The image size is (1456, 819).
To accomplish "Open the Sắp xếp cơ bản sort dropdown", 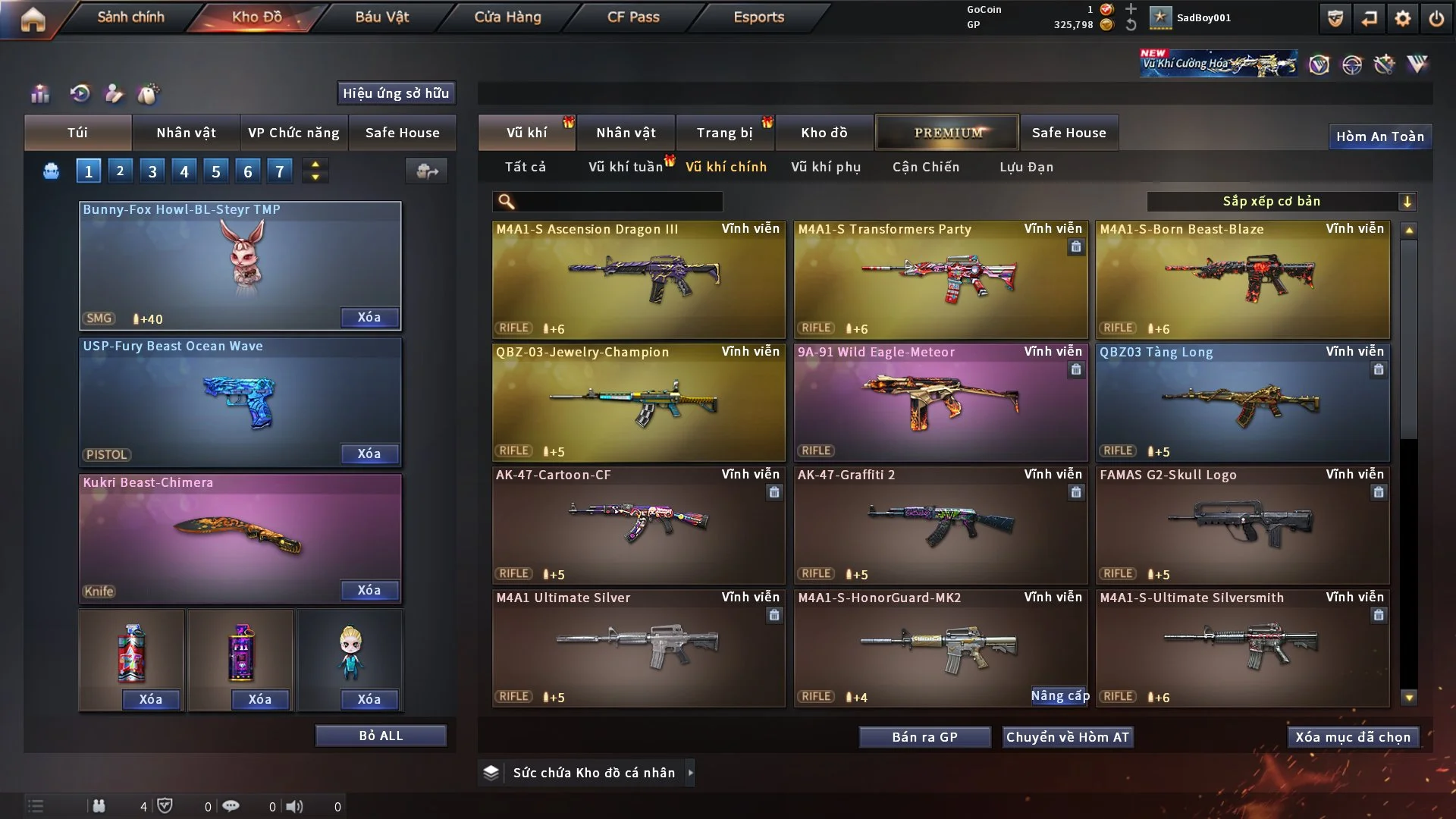I will [1281, 201].
